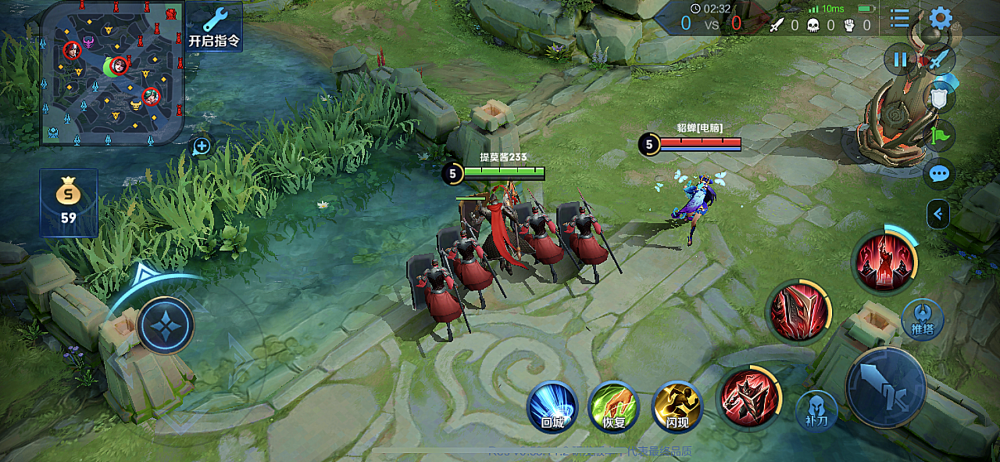Use the 回城 recall spell

pos(553,405)
